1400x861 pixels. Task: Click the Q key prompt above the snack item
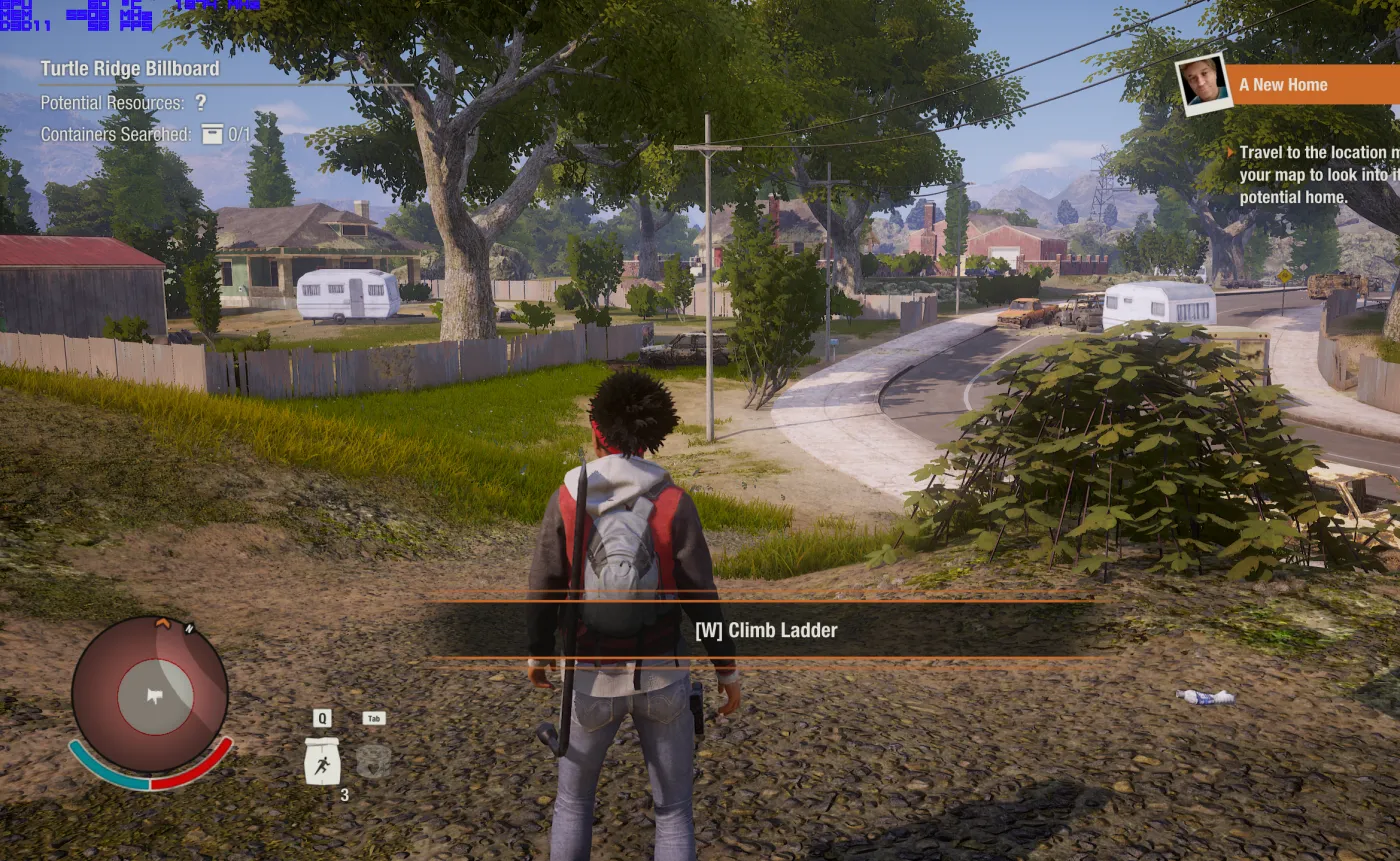point(321,717)
